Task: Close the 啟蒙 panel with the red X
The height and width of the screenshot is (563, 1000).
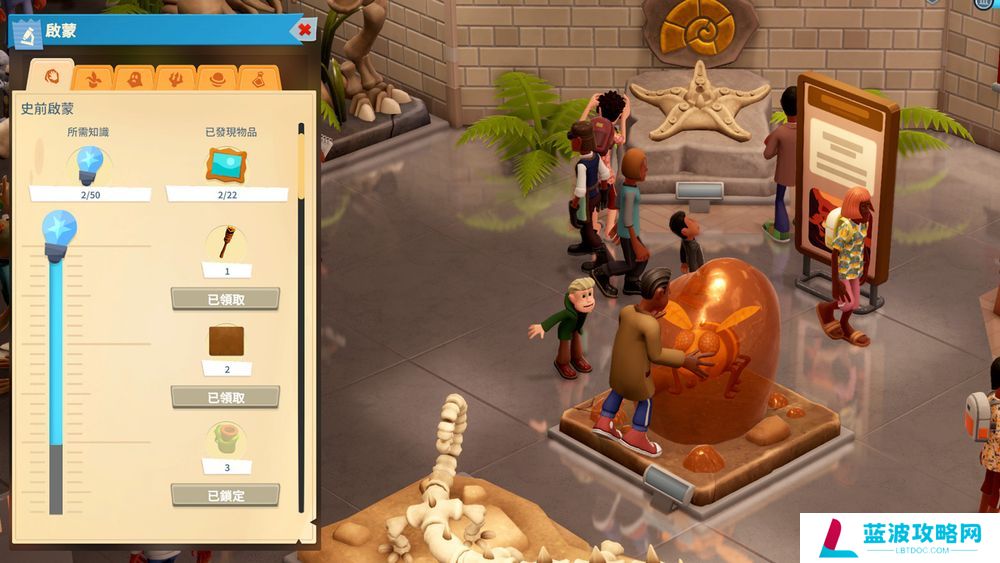Action: tap(304, 30)
